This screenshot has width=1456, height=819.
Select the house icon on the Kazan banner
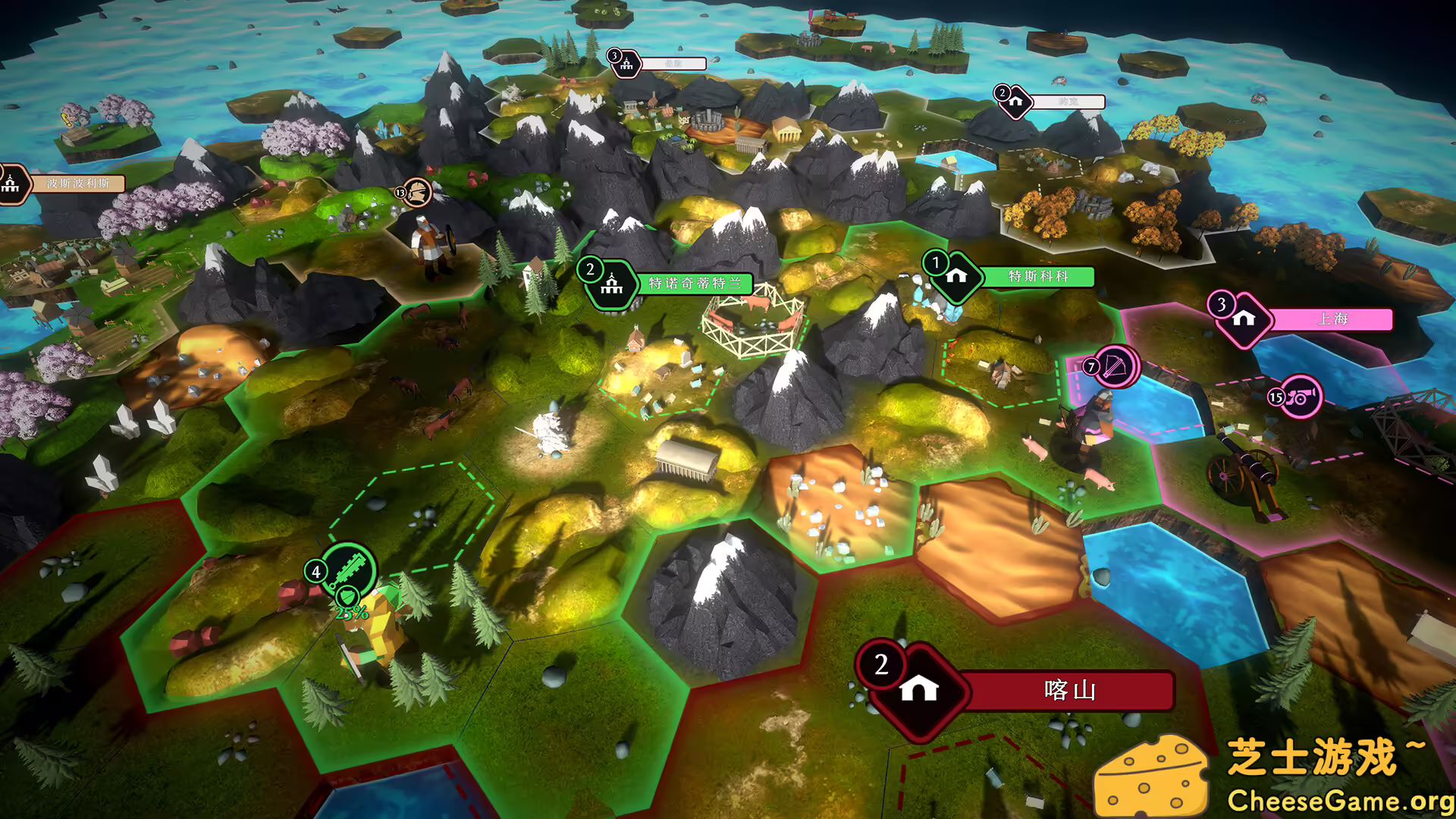[917, 691]
